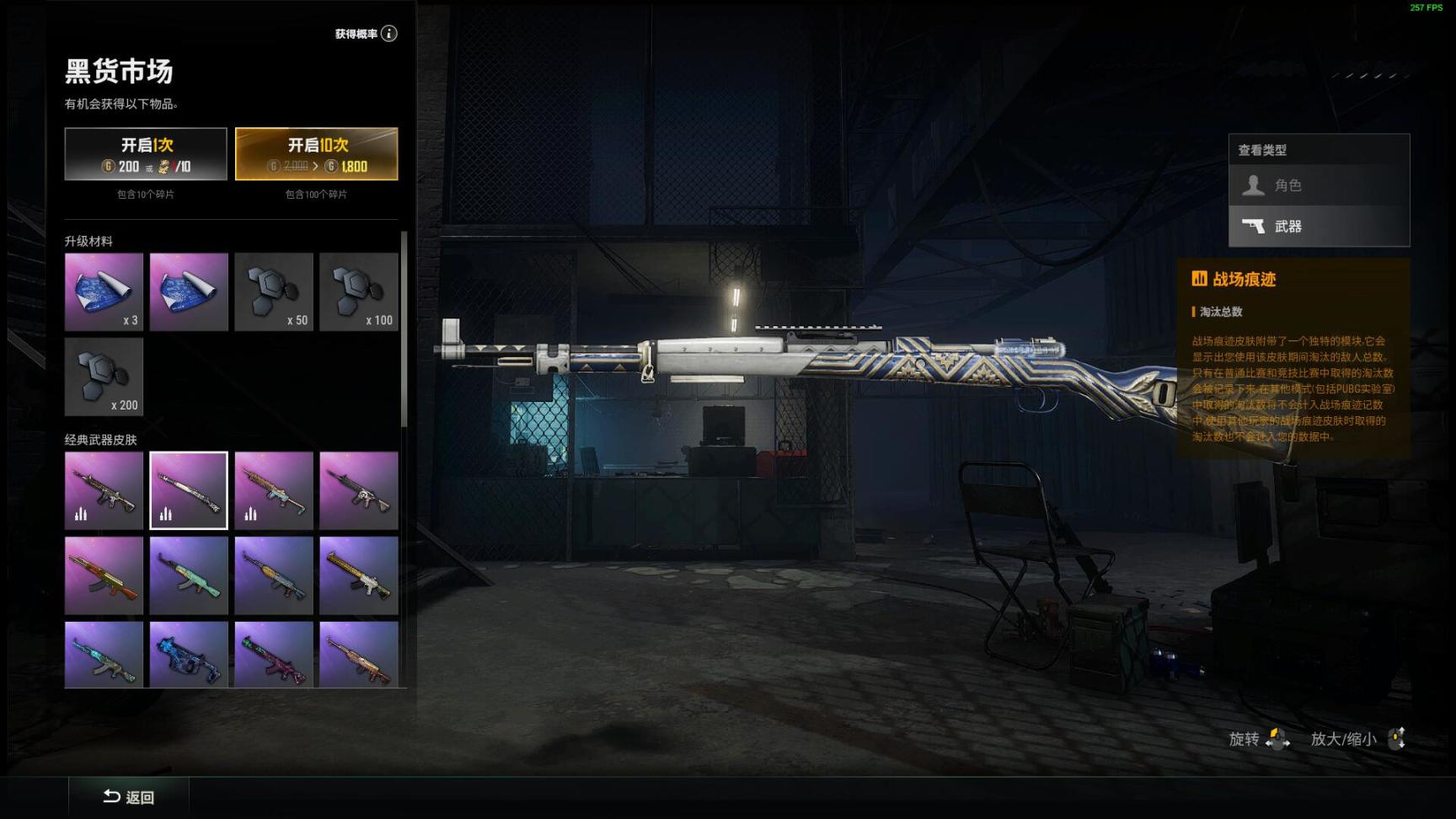Select the blue camo SMG skin thumbnail
This screenshot has width=1456, height=819.
click(189, 657)
